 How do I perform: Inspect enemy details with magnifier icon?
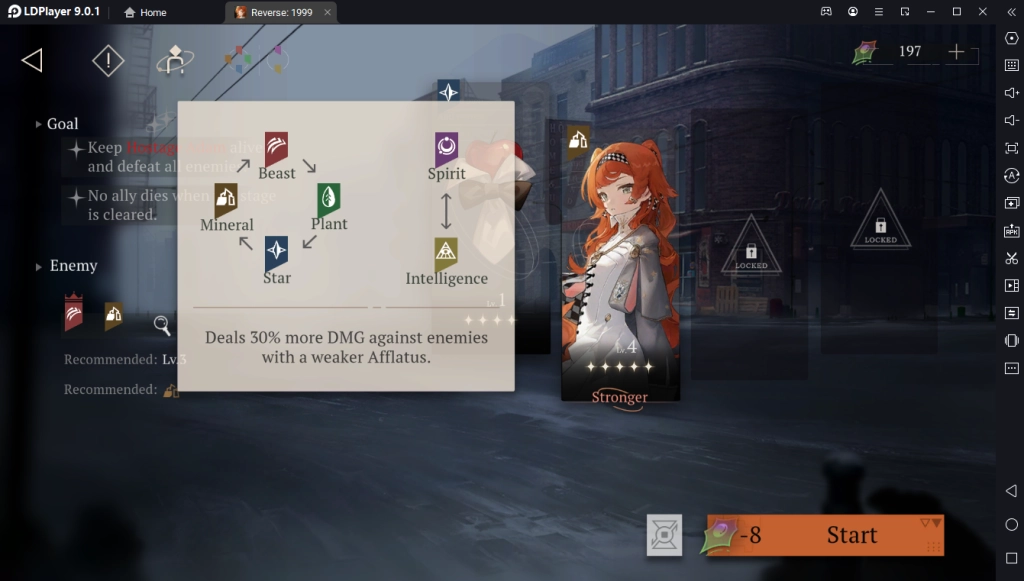pos(162,324)
